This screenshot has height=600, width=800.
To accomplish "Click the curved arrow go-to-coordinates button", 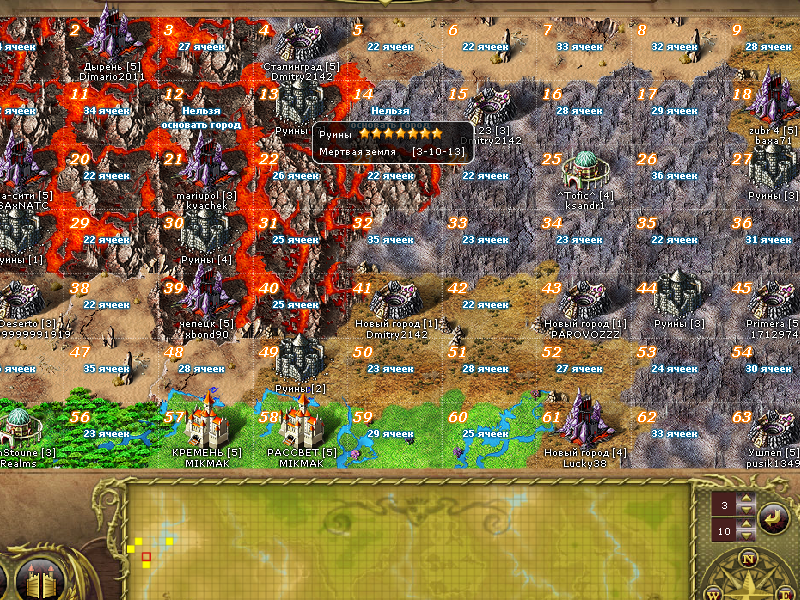I will click(x=773, y=517).
